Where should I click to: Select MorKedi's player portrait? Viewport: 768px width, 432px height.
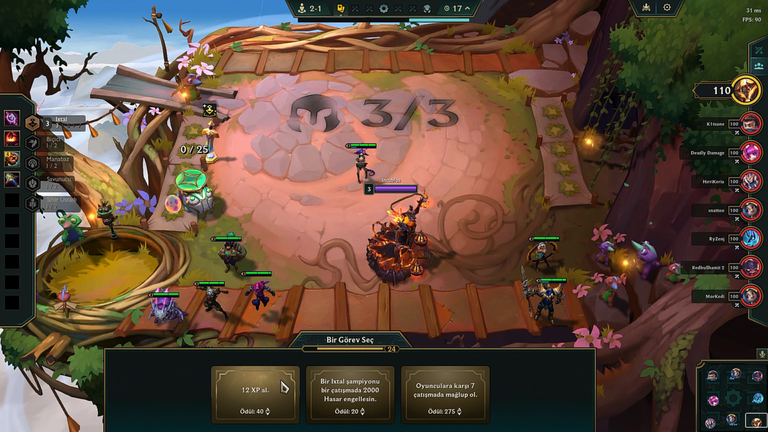751,297
